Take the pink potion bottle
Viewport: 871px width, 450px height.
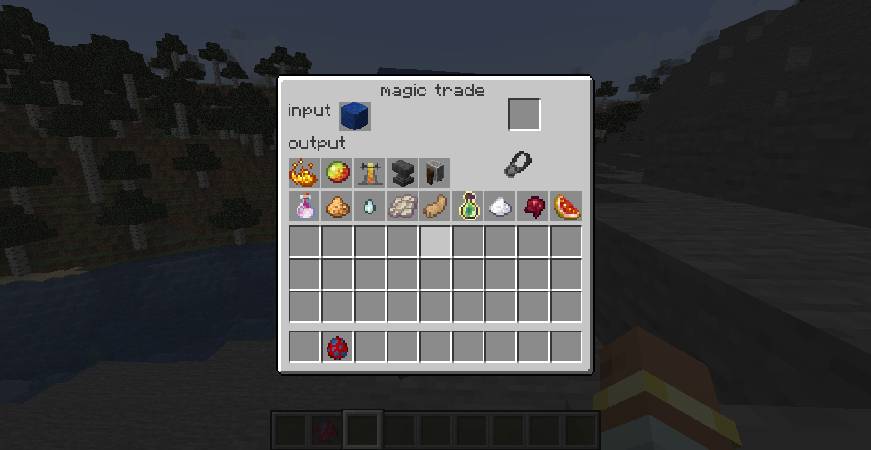pos(304,207)
